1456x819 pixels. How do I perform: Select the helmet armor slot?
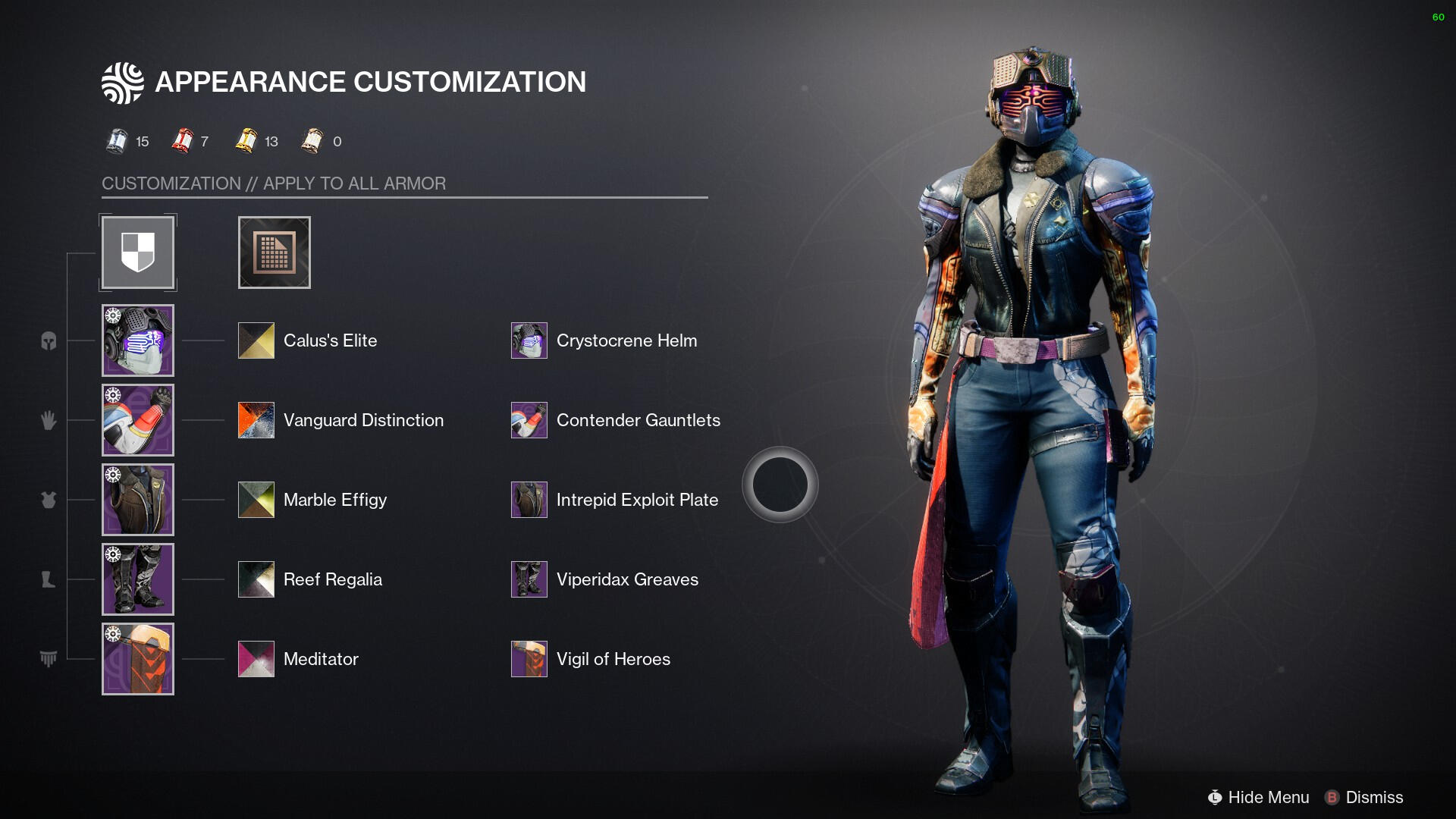(x=138, y=340)
